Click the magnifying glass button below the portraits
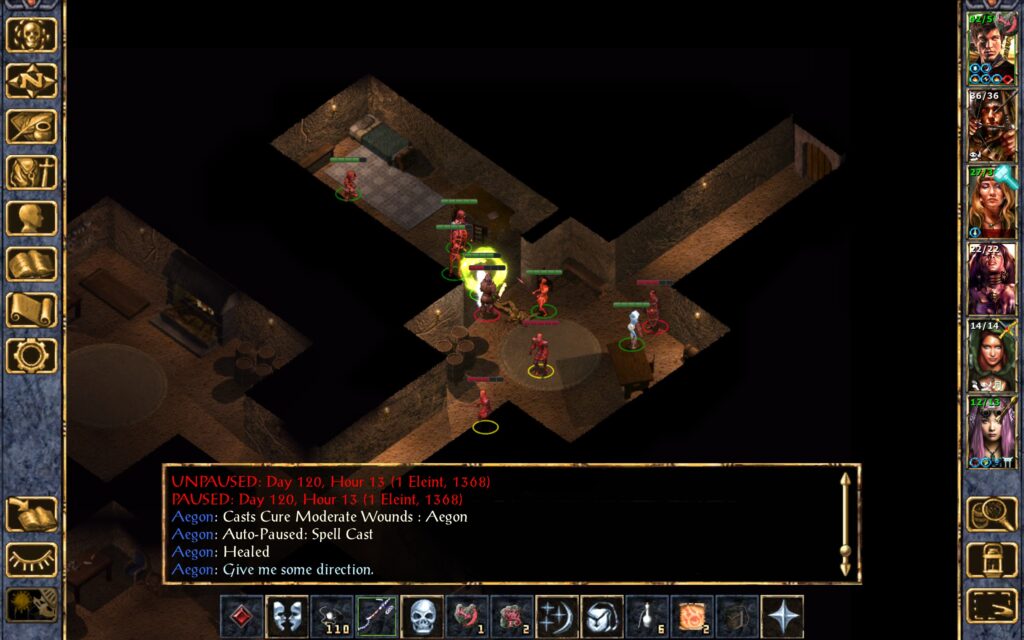This screenshot has height=640, width=1024. pyautogui.click(x=991, y=514)
